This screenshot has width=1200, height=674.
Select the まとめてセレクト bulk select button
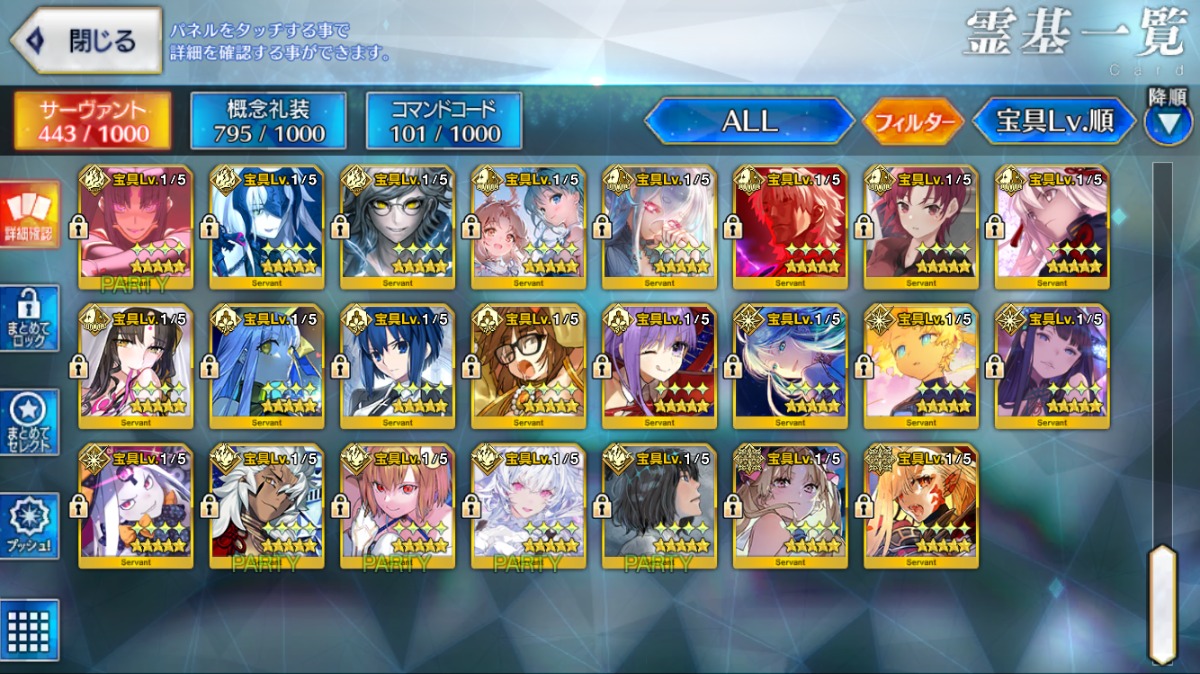pyautogui.click(x=30, y=422)
